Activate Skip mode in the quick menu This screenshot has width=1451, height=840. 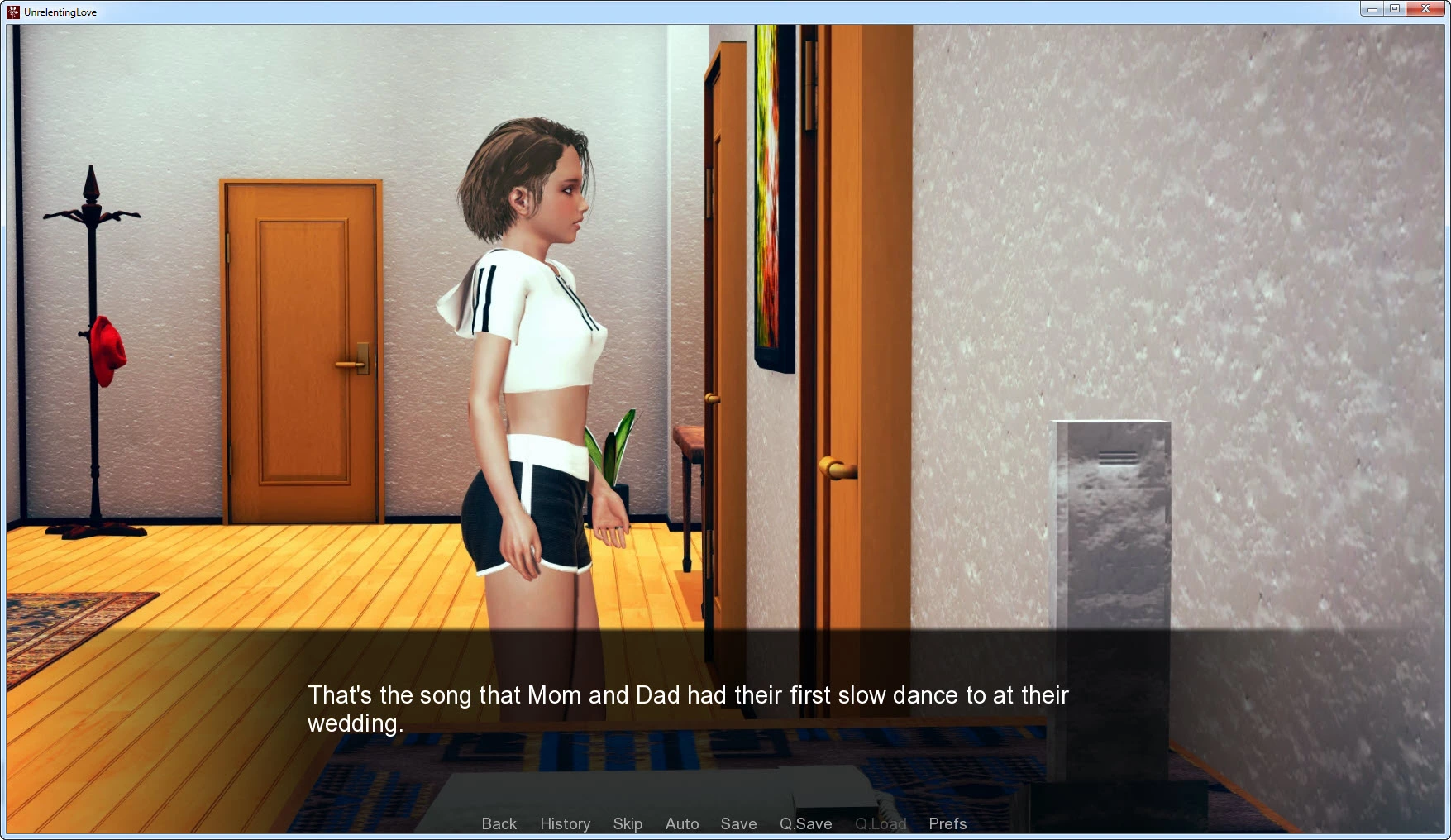(628, 823)
